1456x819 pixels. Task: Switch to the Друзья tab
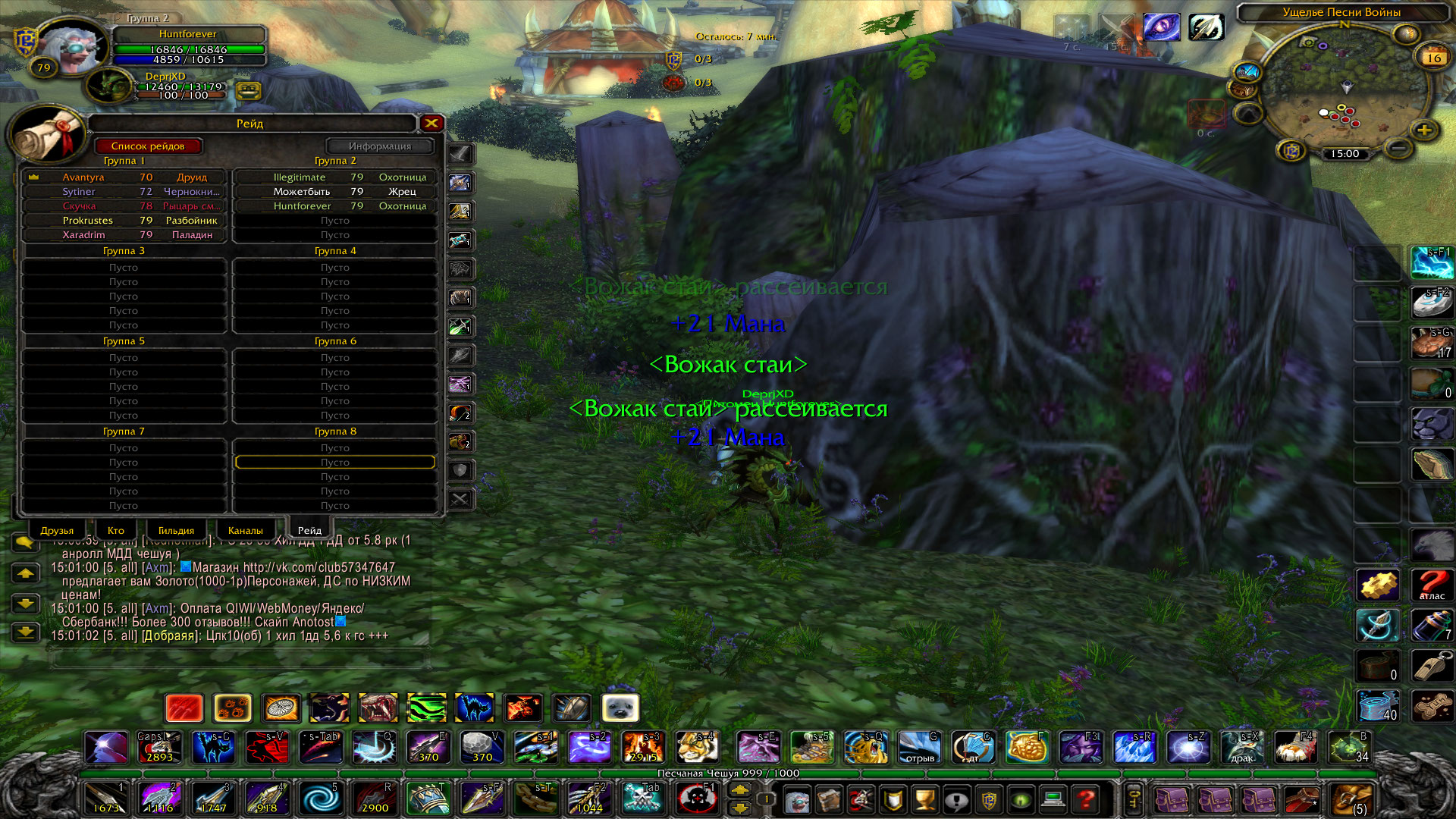click(57, 530)
